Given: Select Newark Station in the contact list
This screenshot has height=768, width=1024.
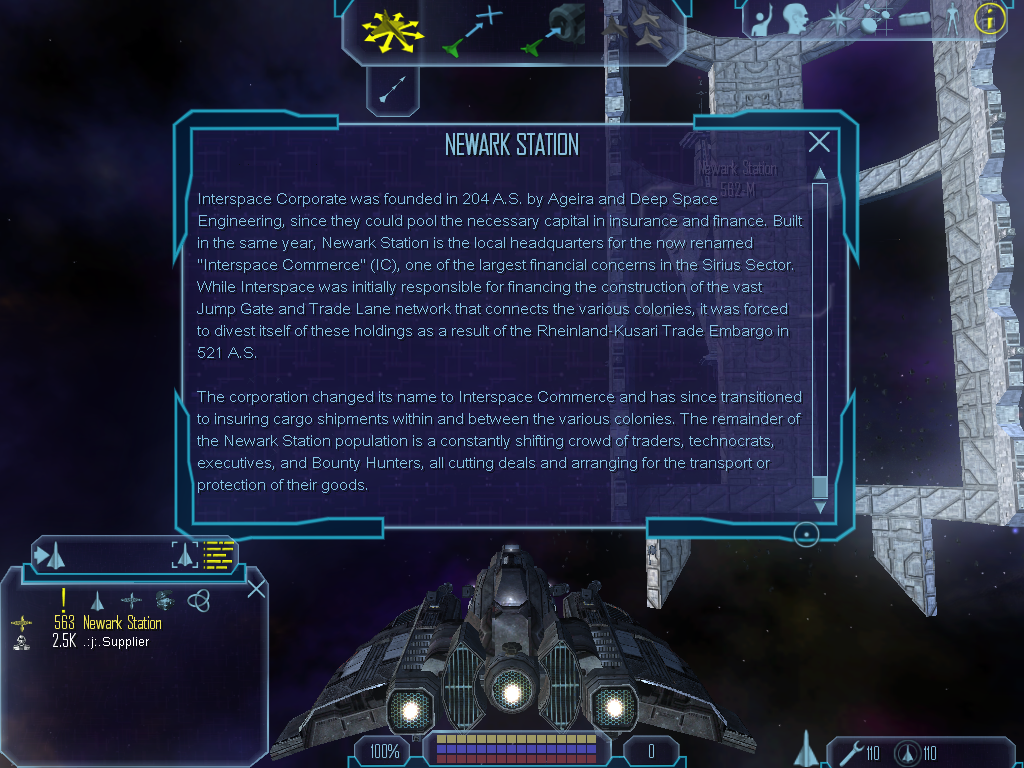Looking at the screenshot, I should point(122,623).
